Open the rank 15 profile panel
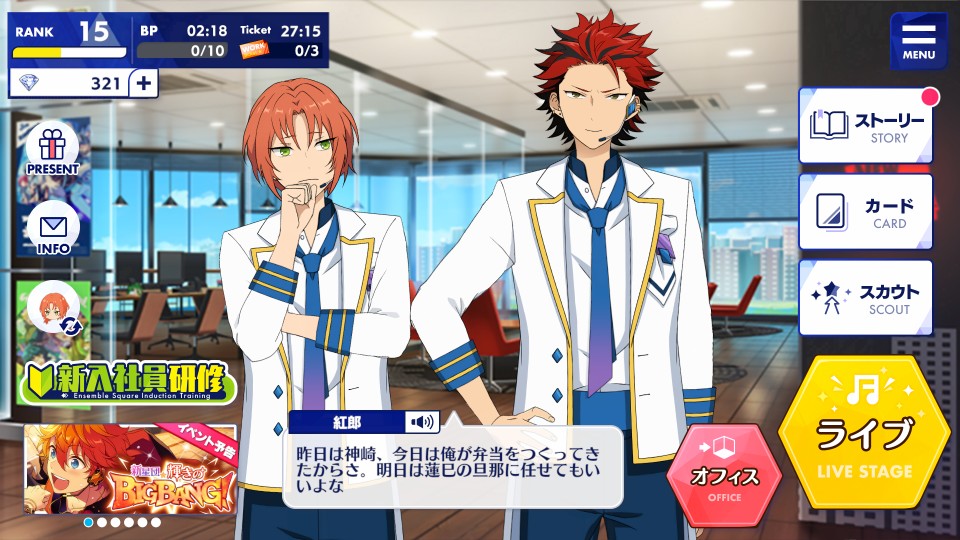 (x=70, y=37)
